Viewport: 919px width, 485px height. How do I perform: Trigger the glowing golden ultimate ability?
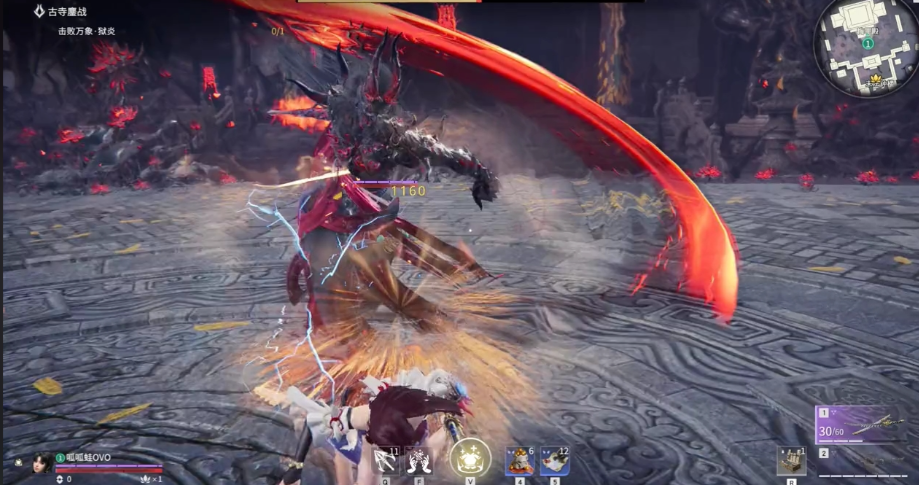tap(470, 458)
